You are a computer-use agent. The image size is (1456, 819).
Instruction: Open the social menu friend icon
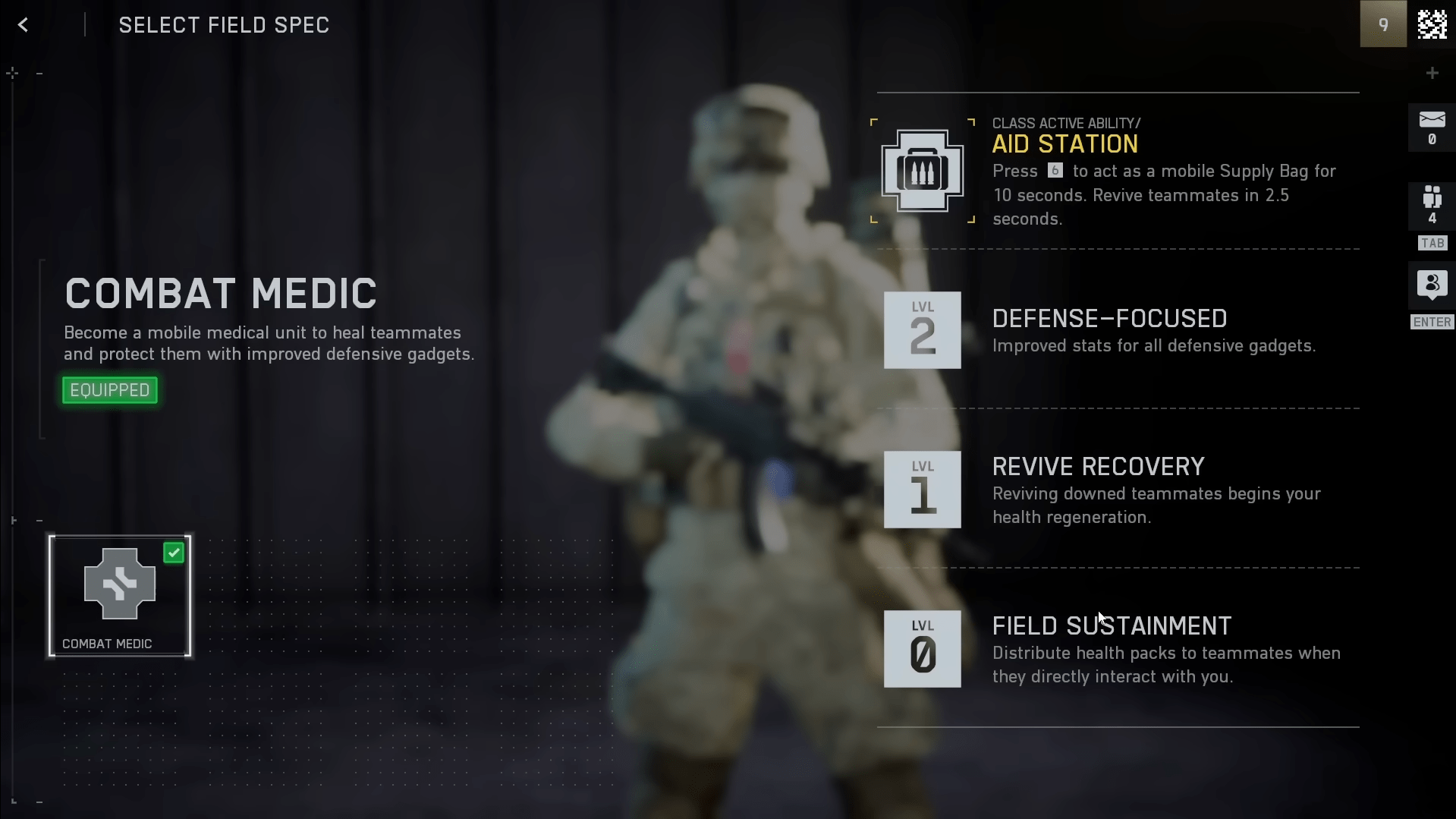tap(1431, 286)
